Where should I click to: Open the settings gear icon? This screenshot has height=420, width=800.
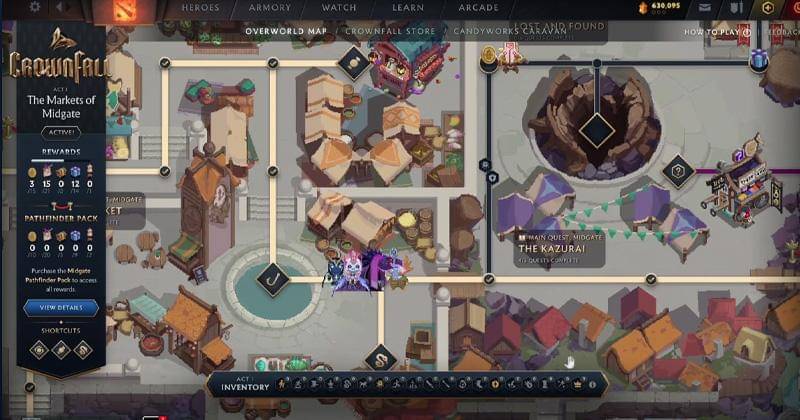pos(36,7)
